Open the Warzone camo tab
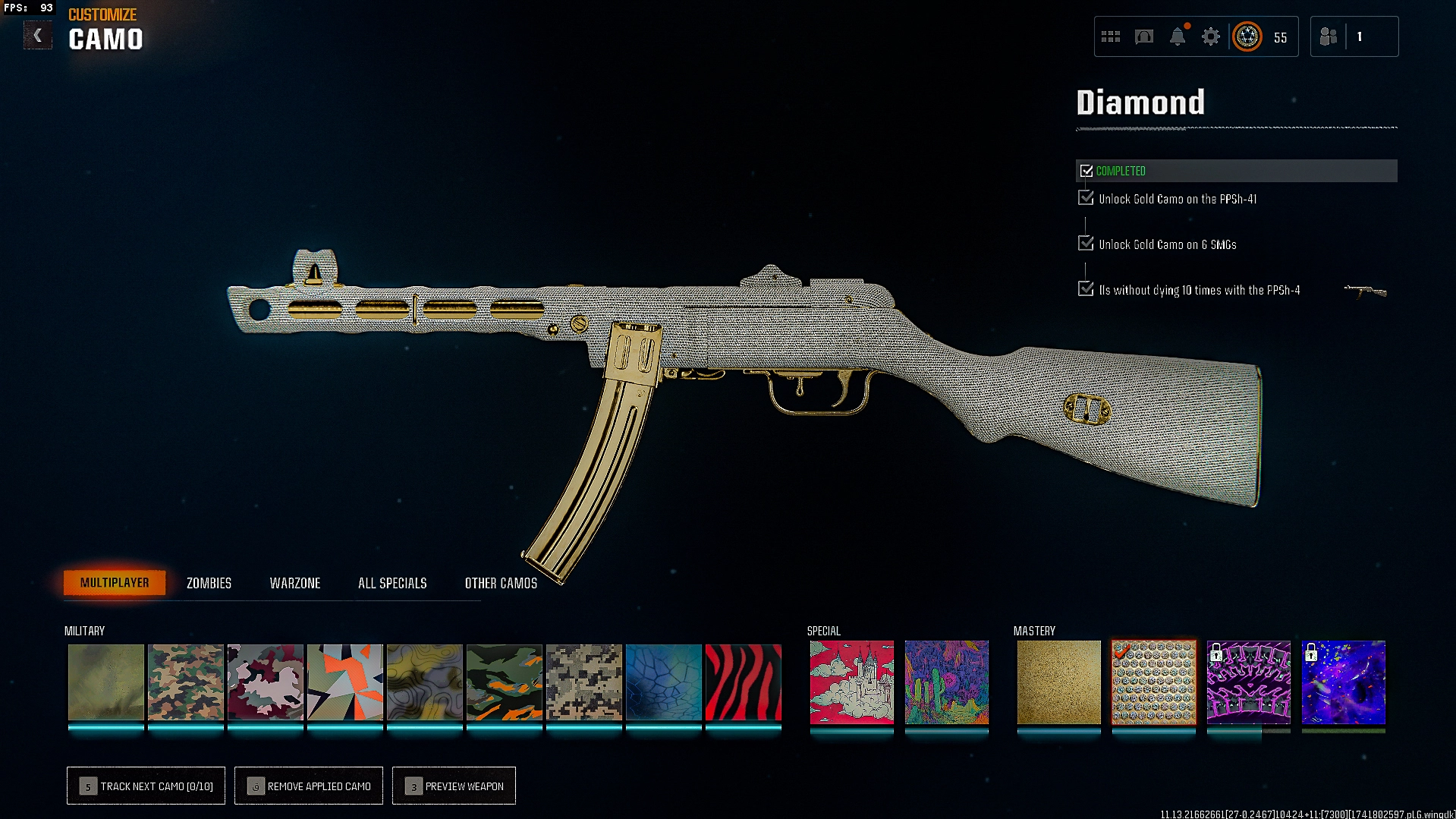The image size is (1456, 819). (x=294, y=583)
